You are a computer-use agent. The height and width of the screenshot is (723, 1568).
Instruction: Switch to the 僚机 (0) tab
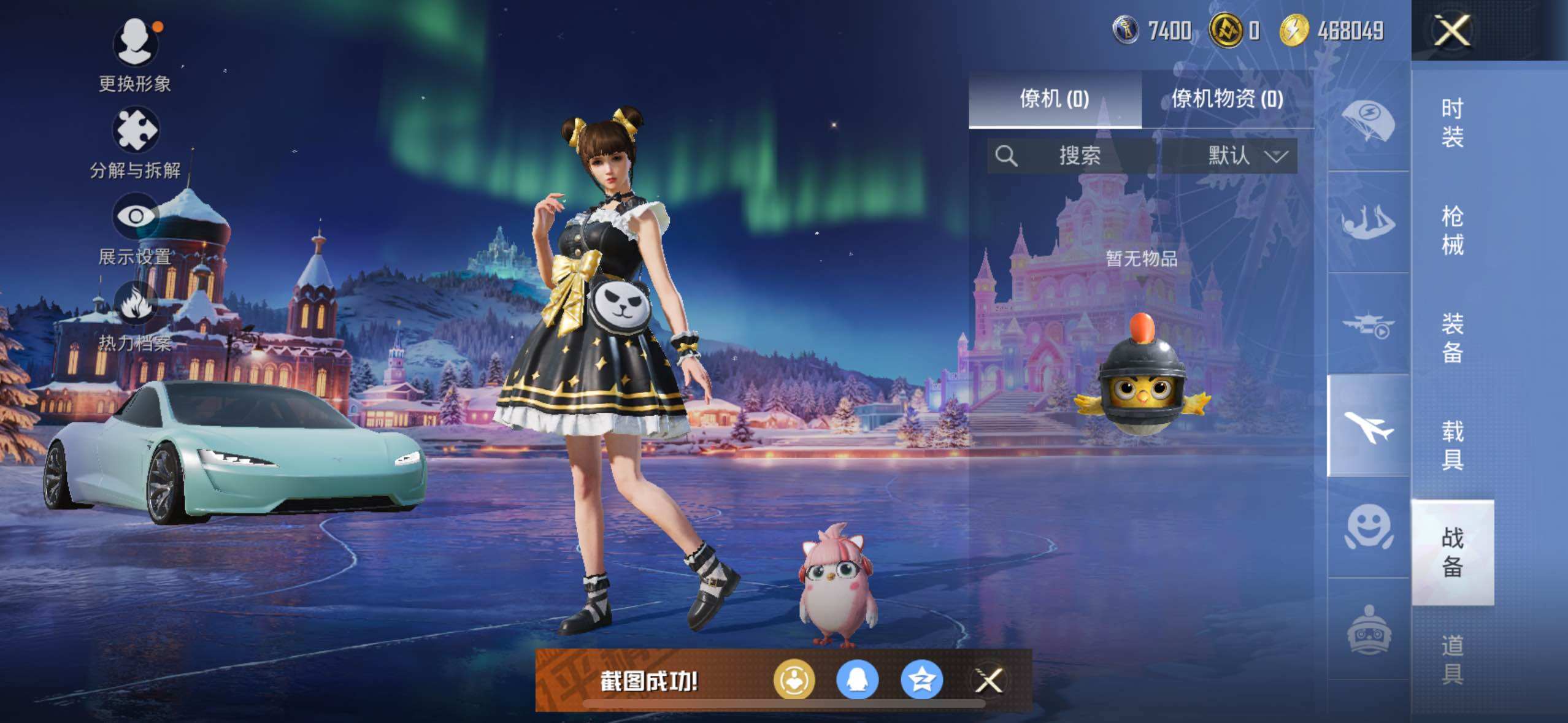click(1055, 99)
